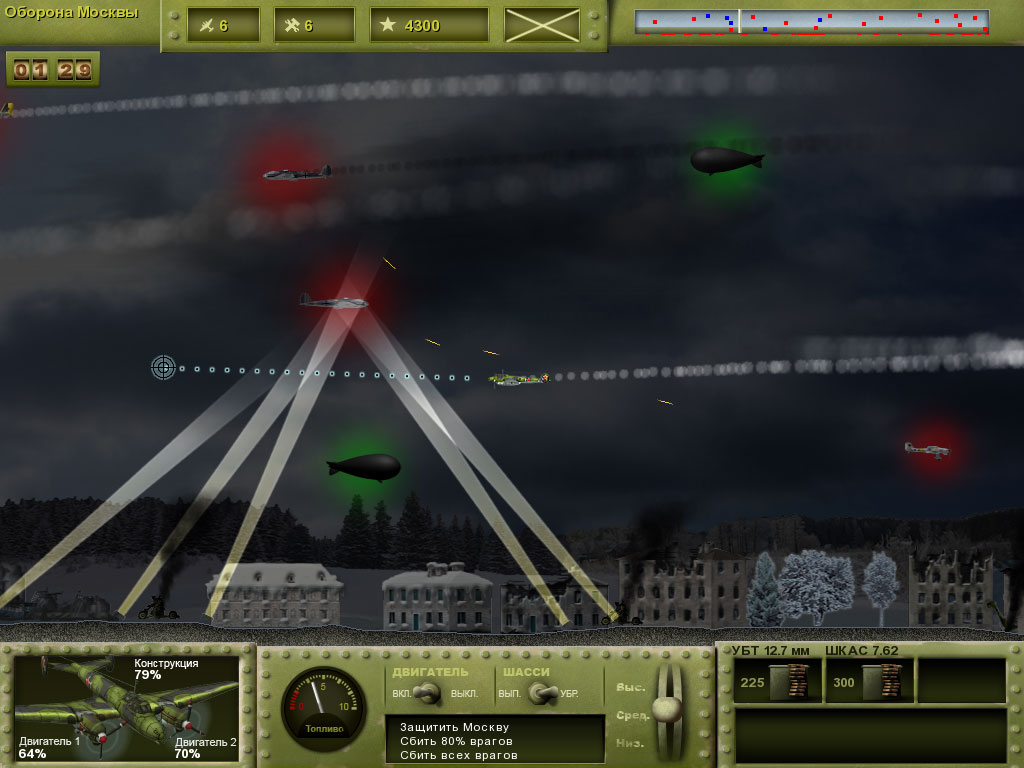Click the radar minimap strip
Screen dimensions: 1024x768
click(811, 23)
